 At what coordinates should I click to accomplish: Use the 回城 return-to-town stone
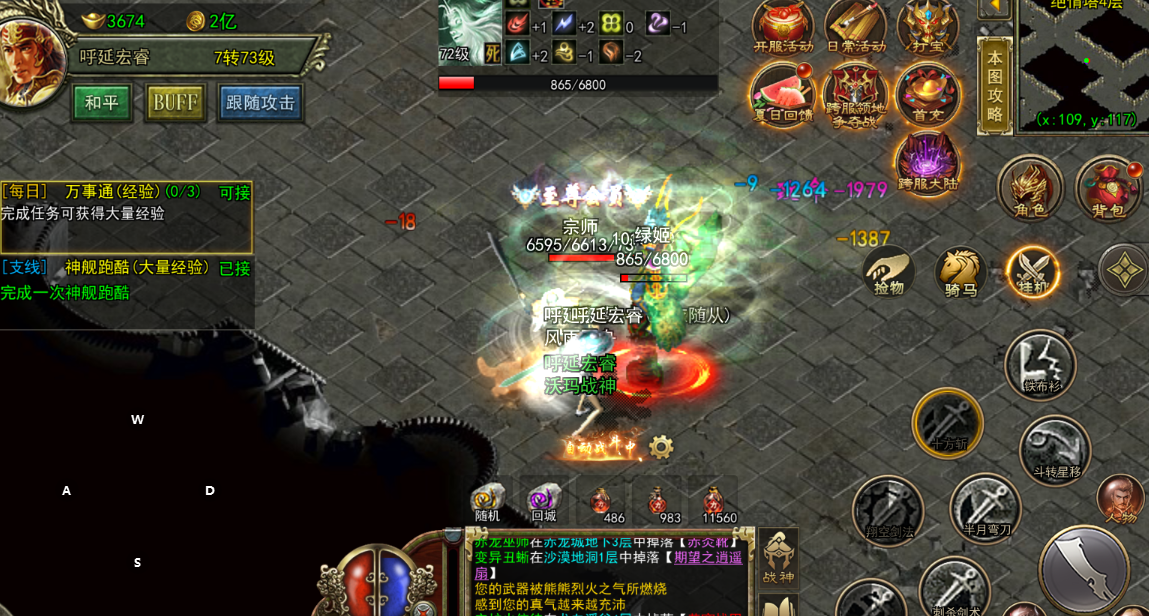544,502
